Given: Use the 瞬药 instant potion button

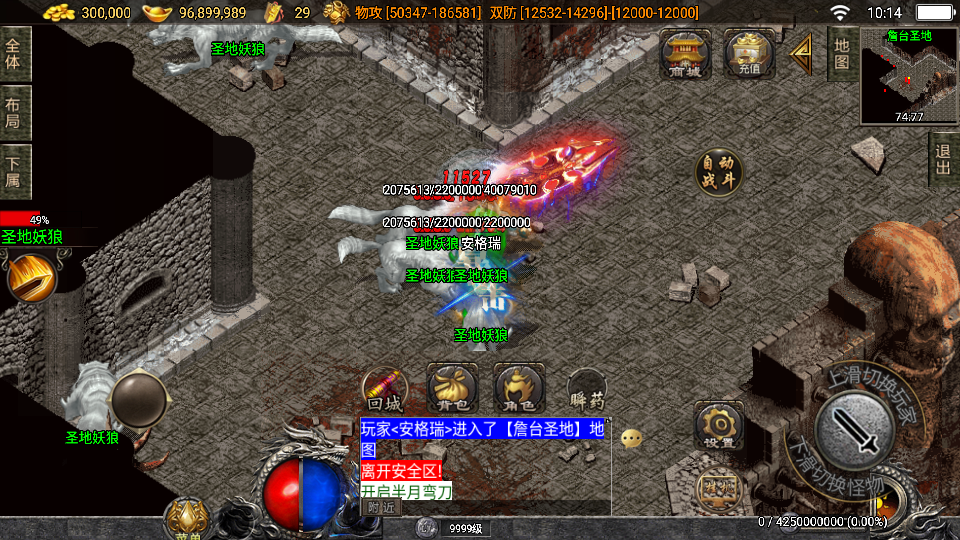Looking at the screenshot, I should tap(586, 389).
